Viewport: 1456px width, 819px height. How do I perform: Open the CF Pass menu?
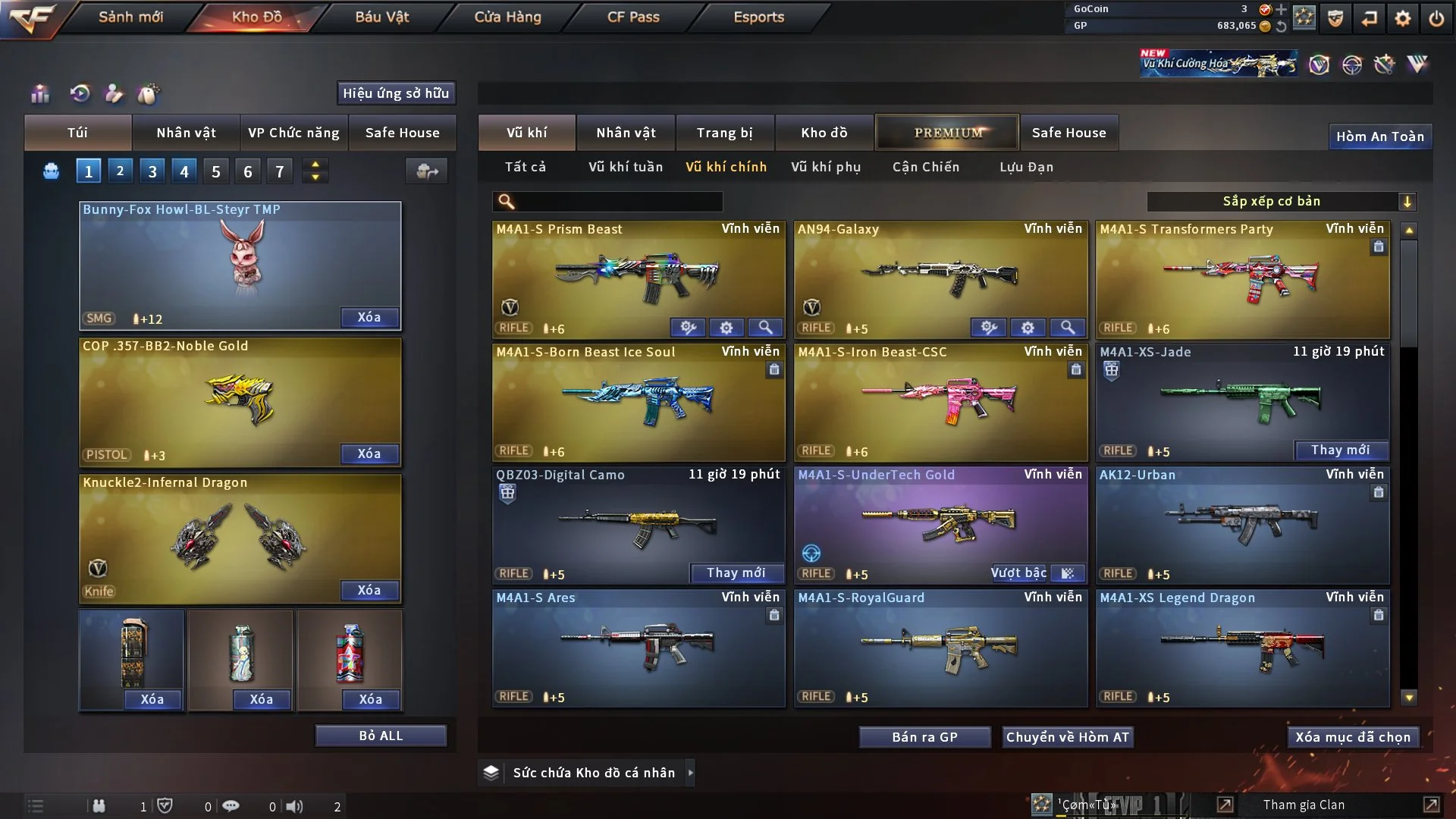coord(633,17)
